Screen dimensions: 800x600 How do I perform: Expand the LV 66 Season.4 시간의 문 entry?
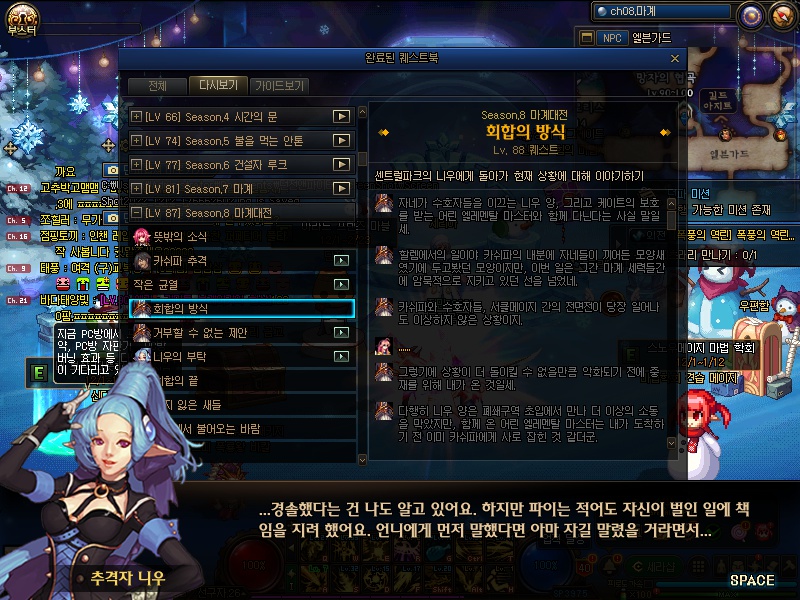coord(136,117)
